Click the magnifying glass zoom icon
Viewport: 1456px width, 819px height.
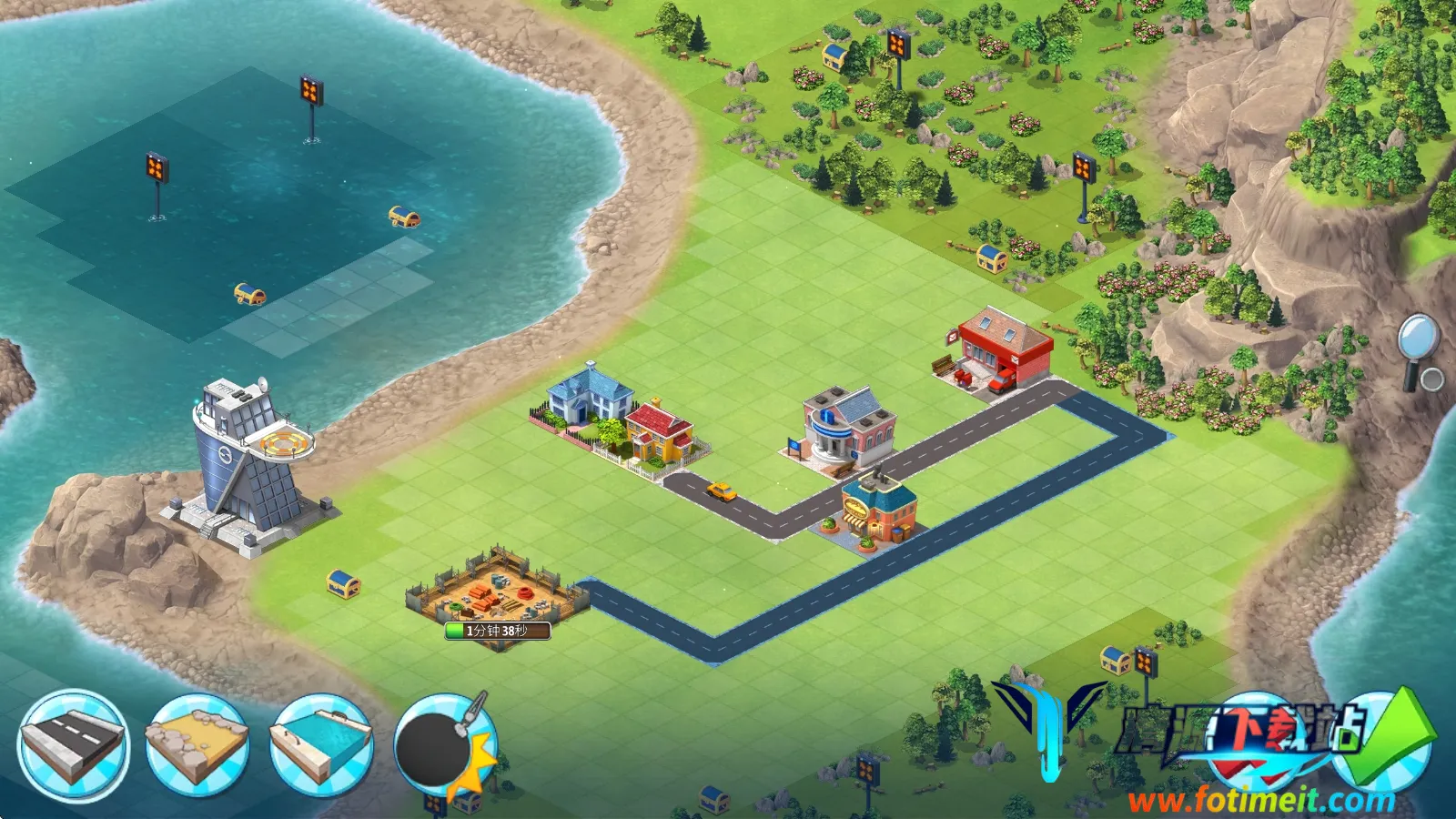coord(1417,350)
